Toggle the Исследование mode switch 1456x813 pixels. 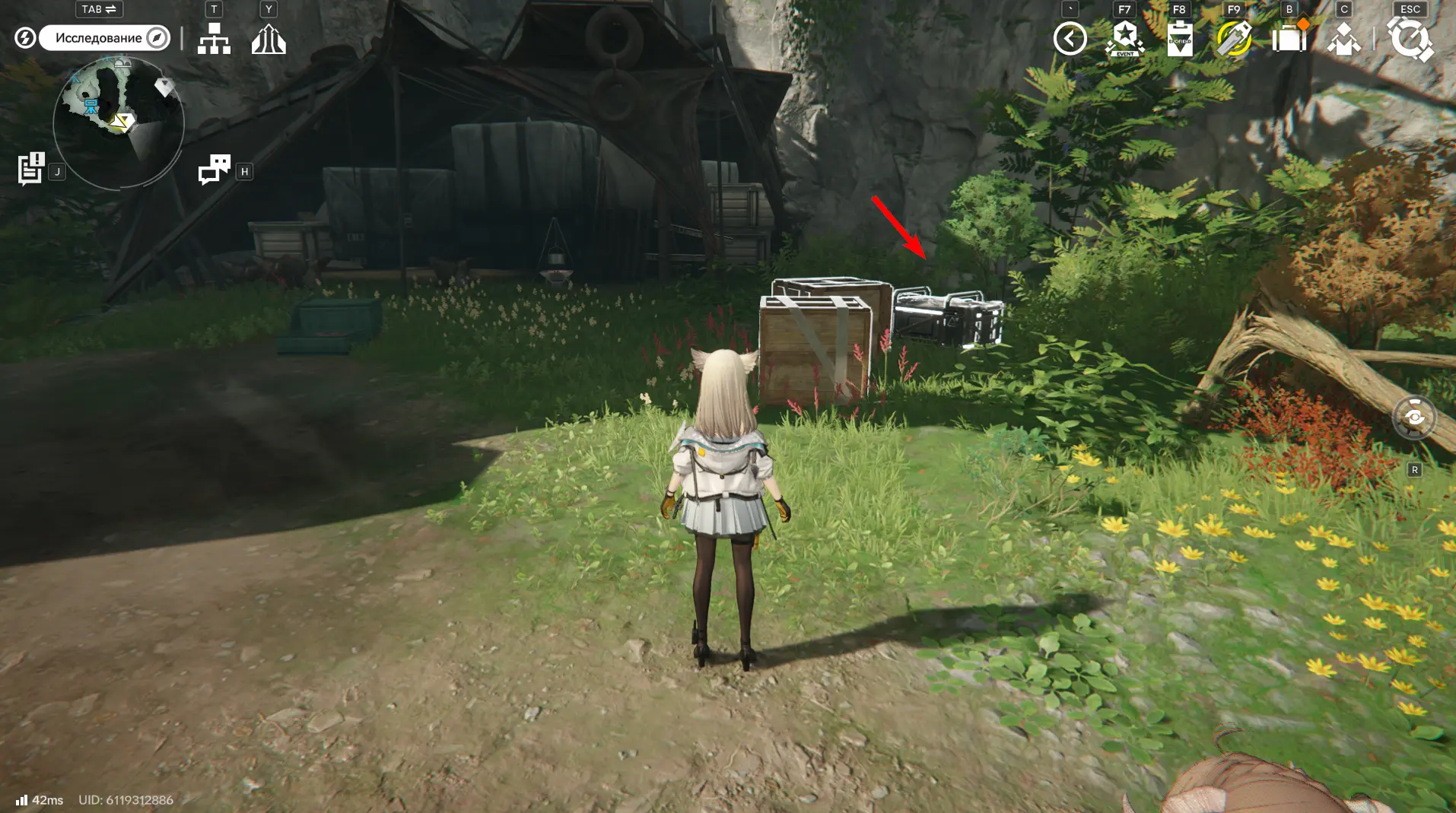click(x=104, y=38)
